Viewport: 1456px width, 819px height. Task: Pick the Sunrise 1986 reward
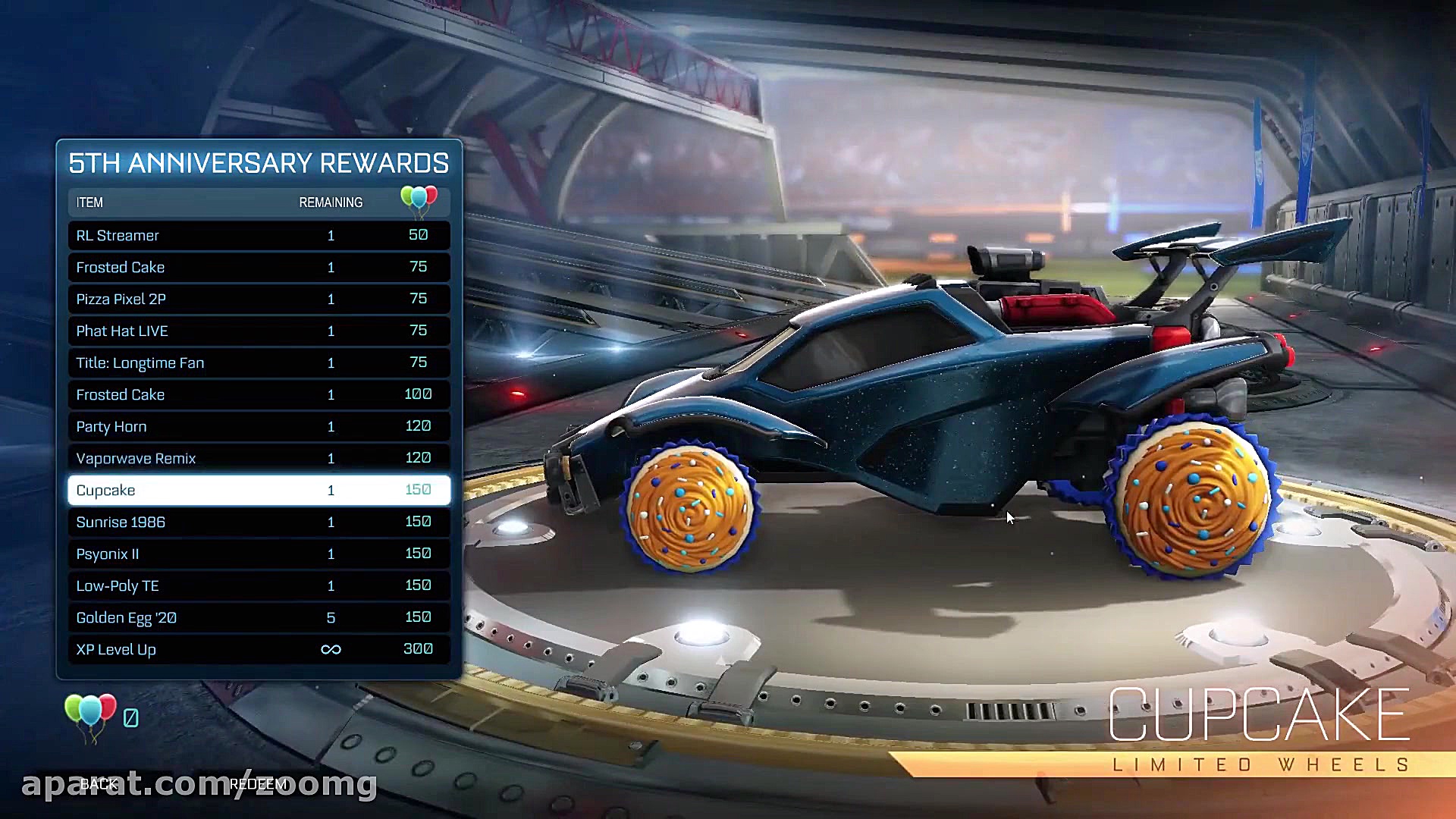(258, 522)
